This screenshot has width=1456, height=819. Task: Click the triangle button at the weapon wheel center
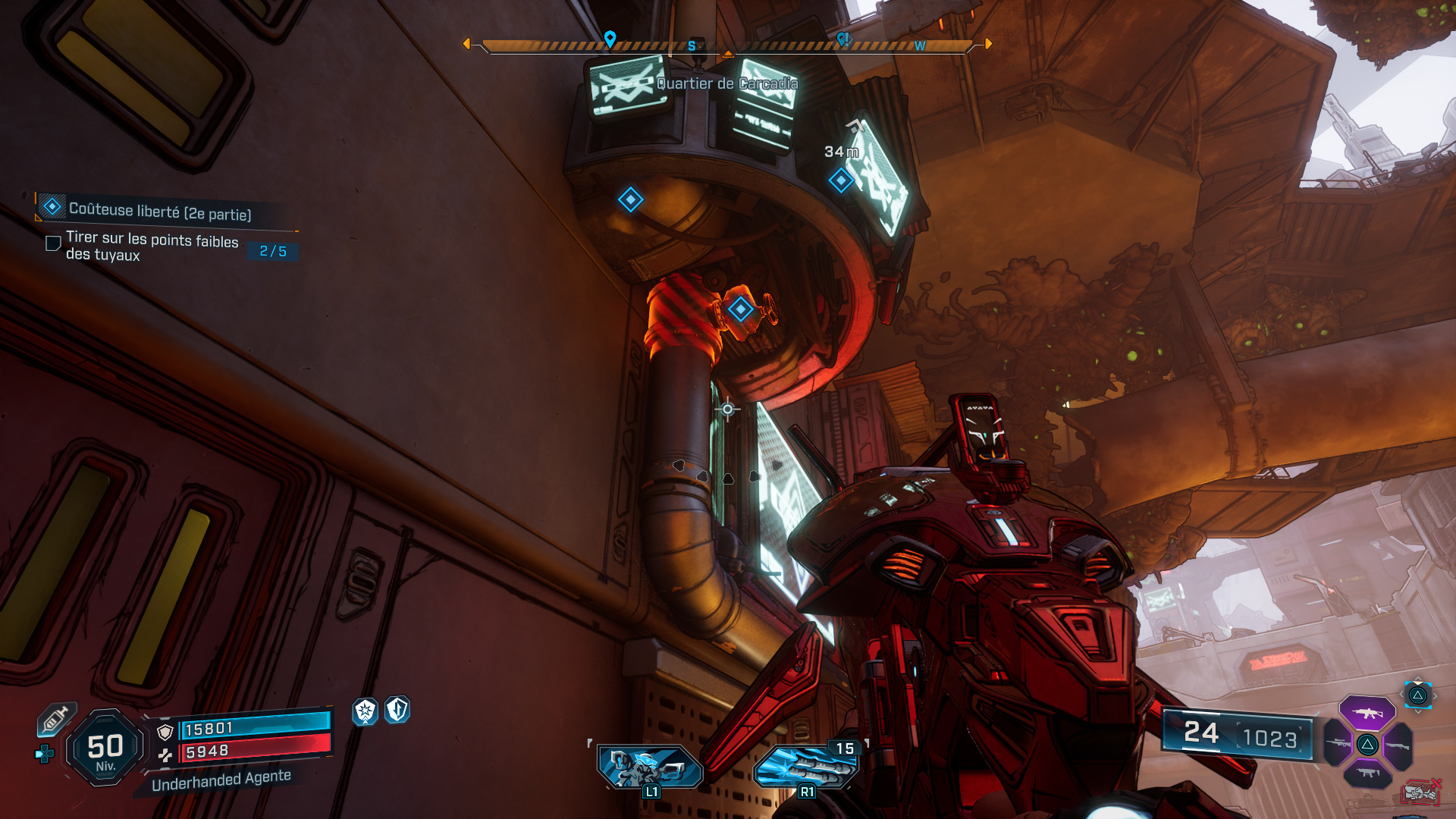pyautogui.click(x=1367, y=745)
